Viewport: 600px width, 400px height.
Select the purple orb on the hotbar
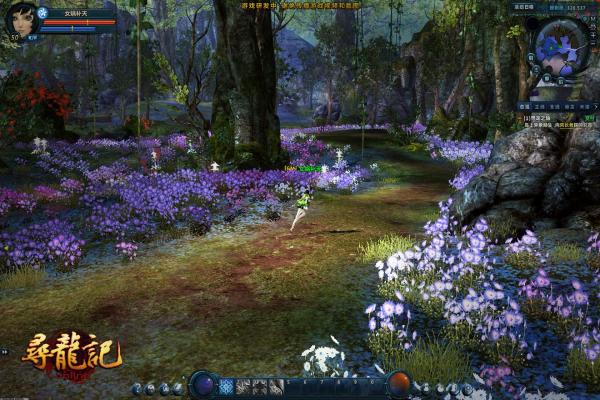pos(203,384)
